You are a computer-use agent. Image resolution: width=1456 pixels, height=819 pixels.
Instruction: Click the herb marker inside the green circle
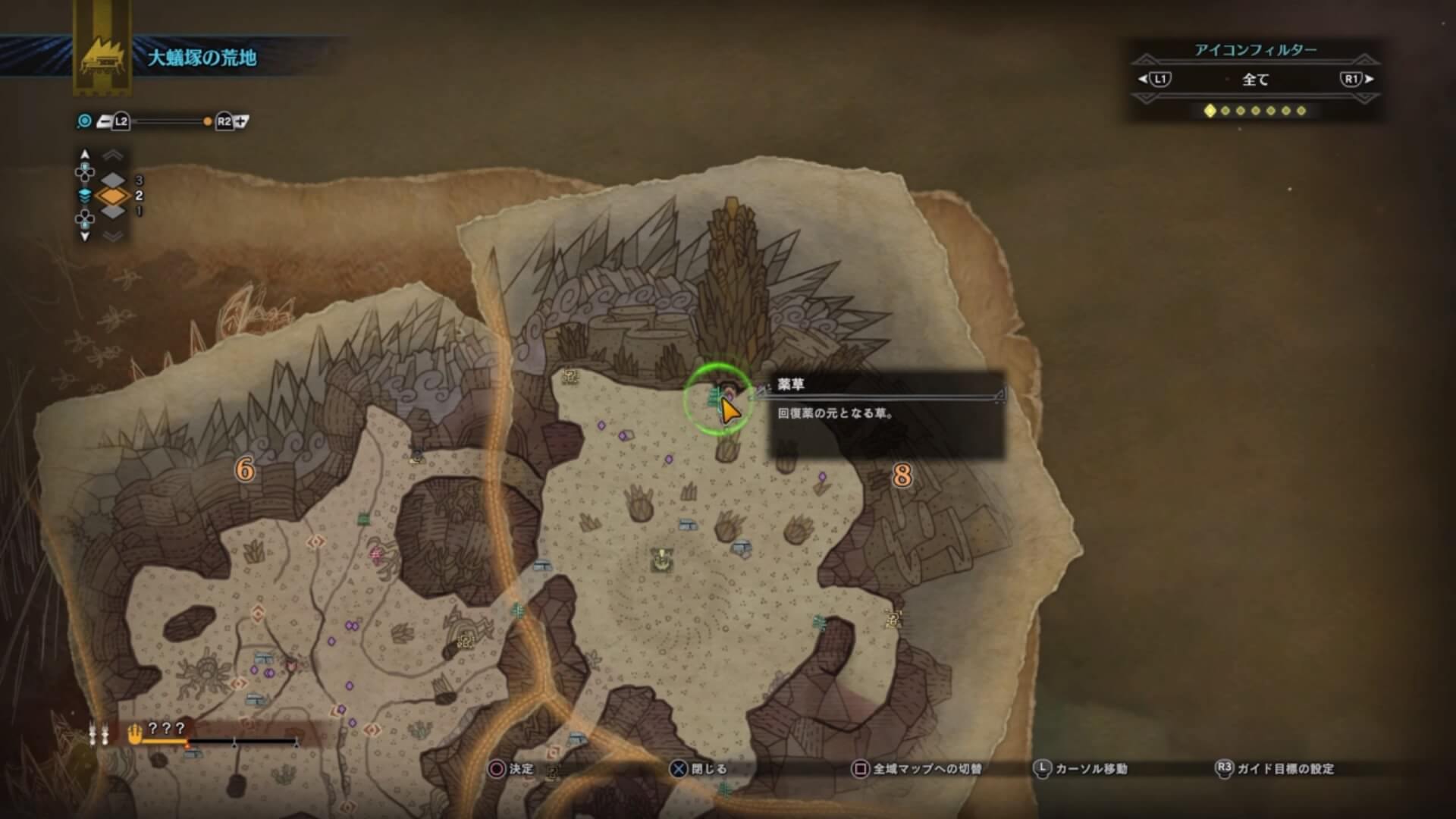(x=716, y=396)
